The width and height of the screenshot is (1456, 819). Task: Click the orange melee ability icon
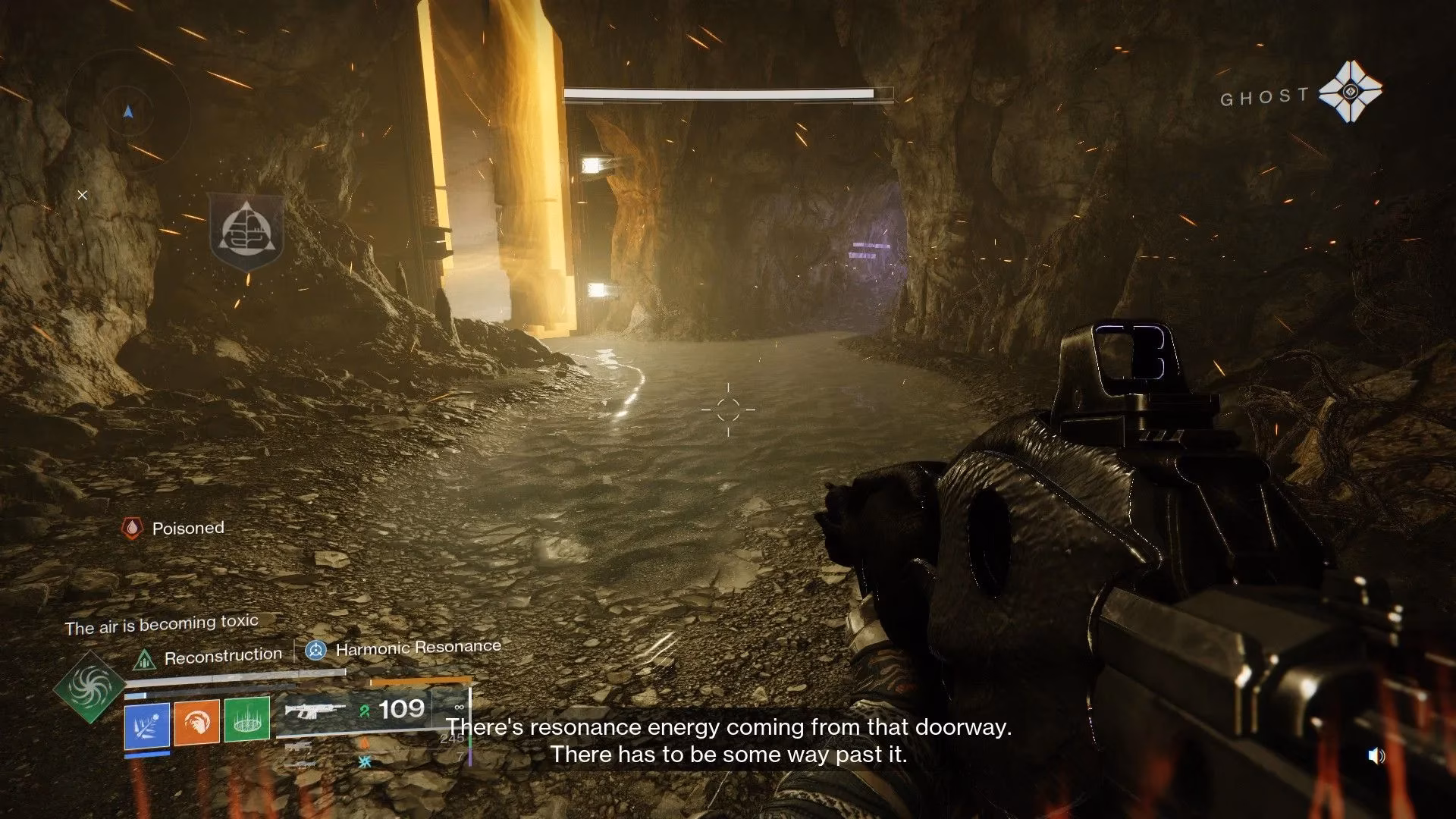tap(196, 722)
